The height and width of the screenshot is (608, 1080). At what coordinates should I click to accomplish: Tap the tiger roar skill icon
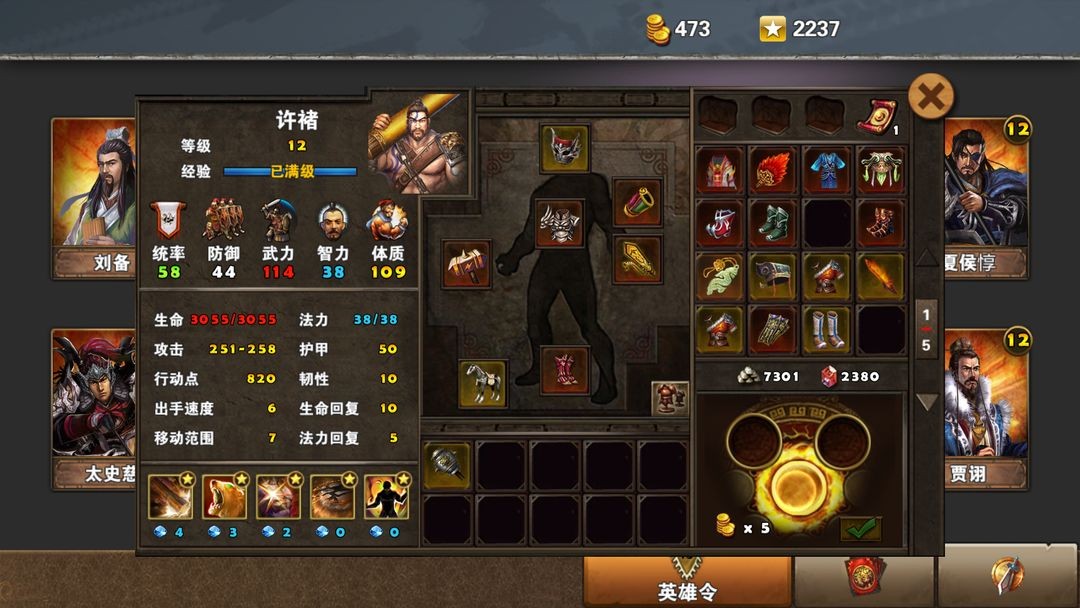[224, 497]
